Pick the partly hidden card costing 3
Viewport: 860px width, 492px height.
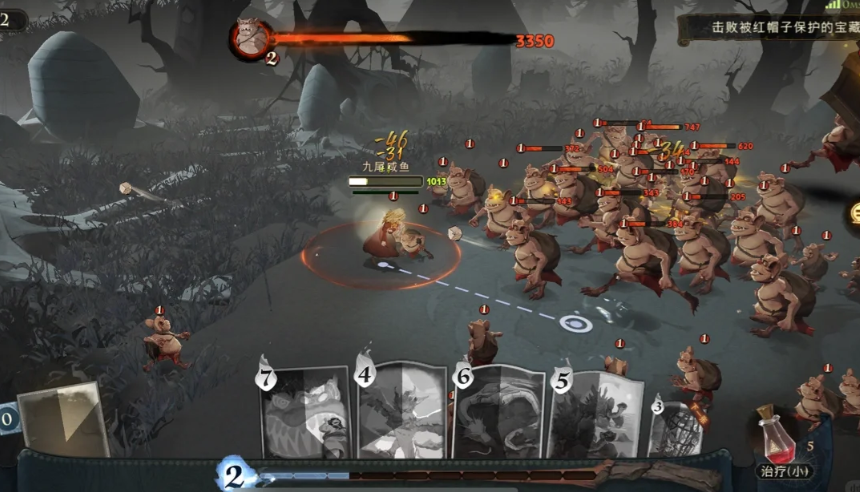[677, 427]
